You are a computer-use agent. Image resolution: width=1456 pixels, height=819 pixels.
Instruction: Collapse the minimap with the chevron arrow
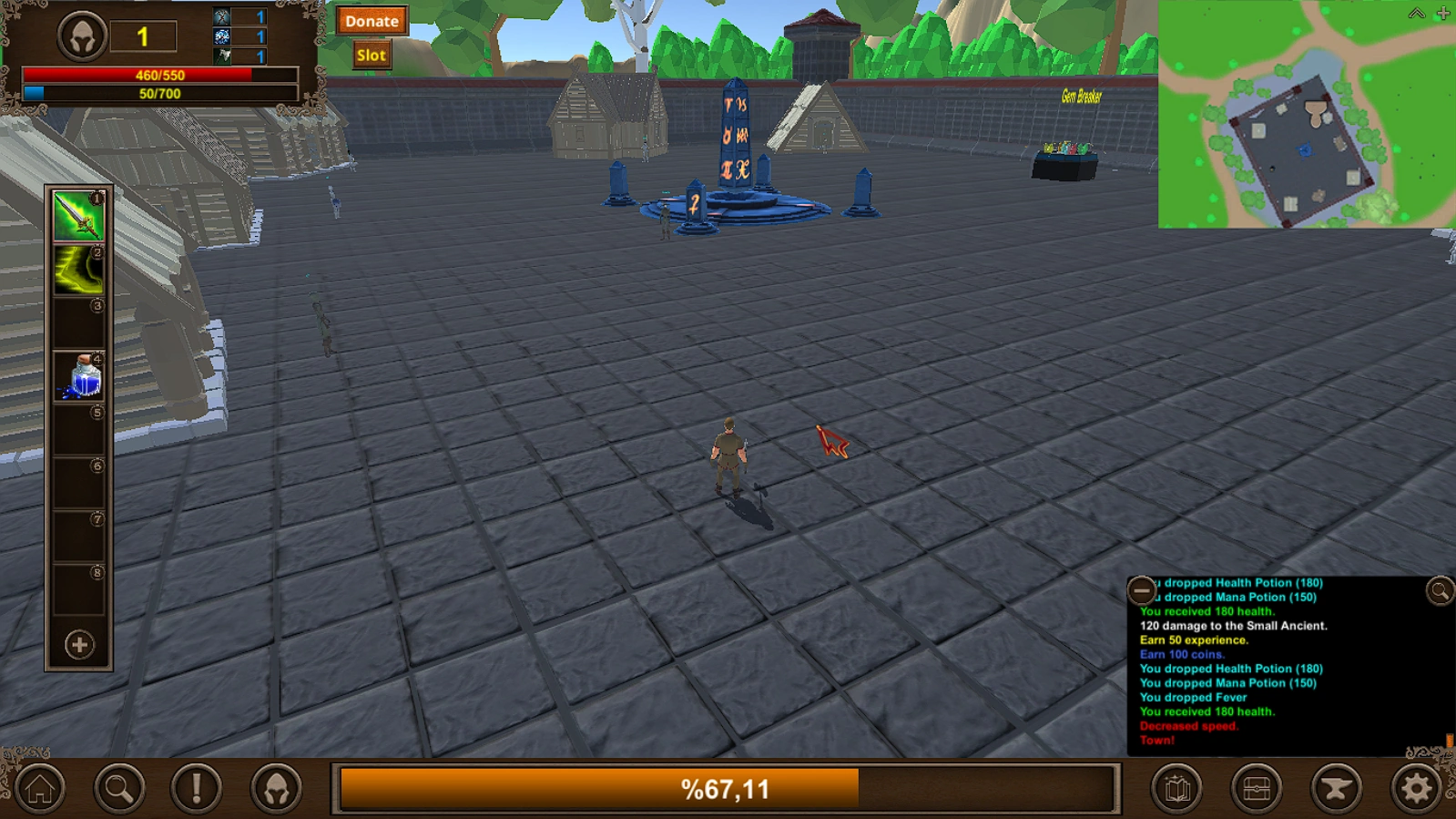(1417, 13)
